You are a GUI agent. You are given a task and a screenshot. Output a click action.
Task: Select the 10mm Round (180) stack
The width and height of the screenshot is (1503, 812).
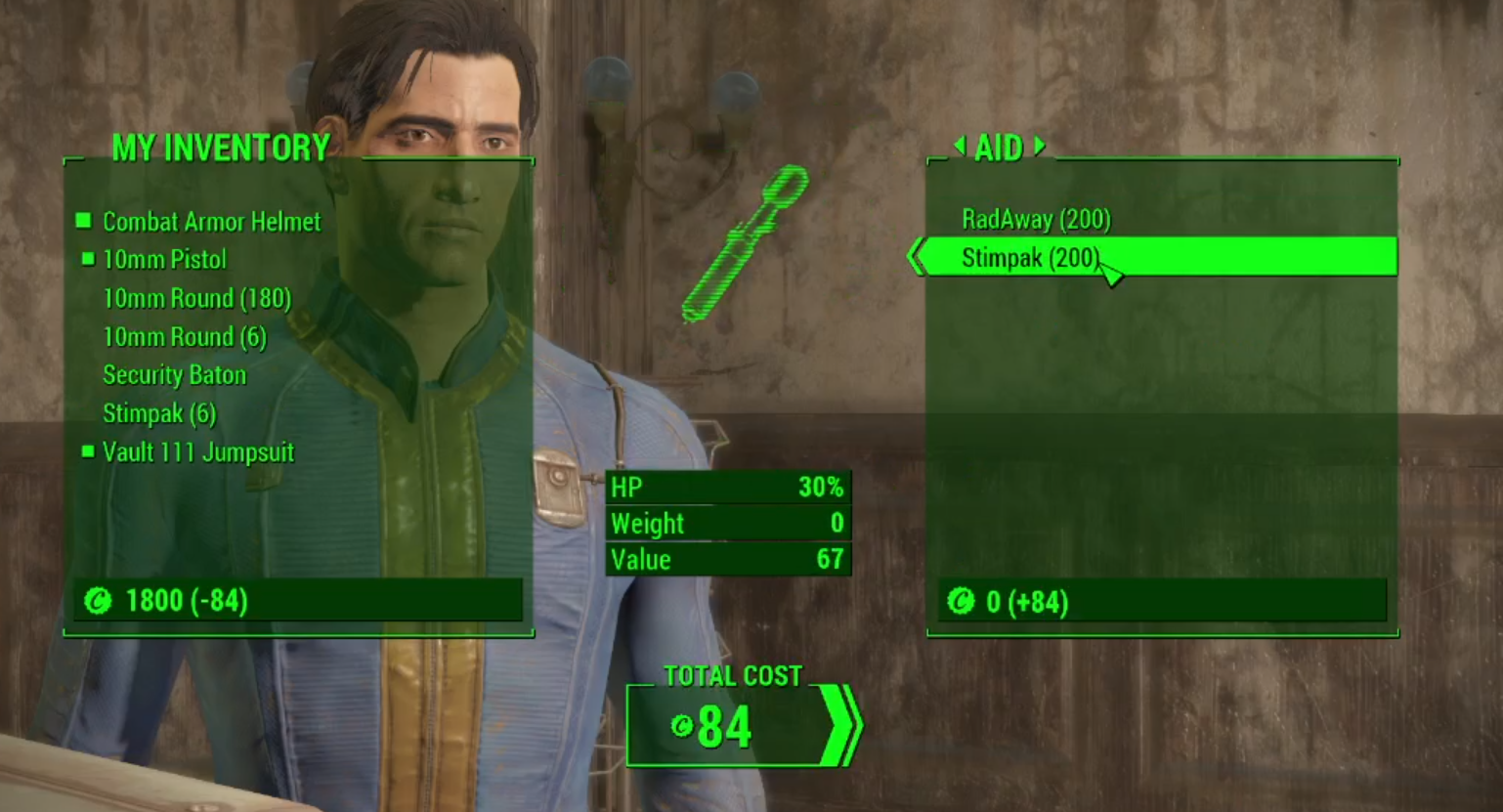click(x=196, y=298)
